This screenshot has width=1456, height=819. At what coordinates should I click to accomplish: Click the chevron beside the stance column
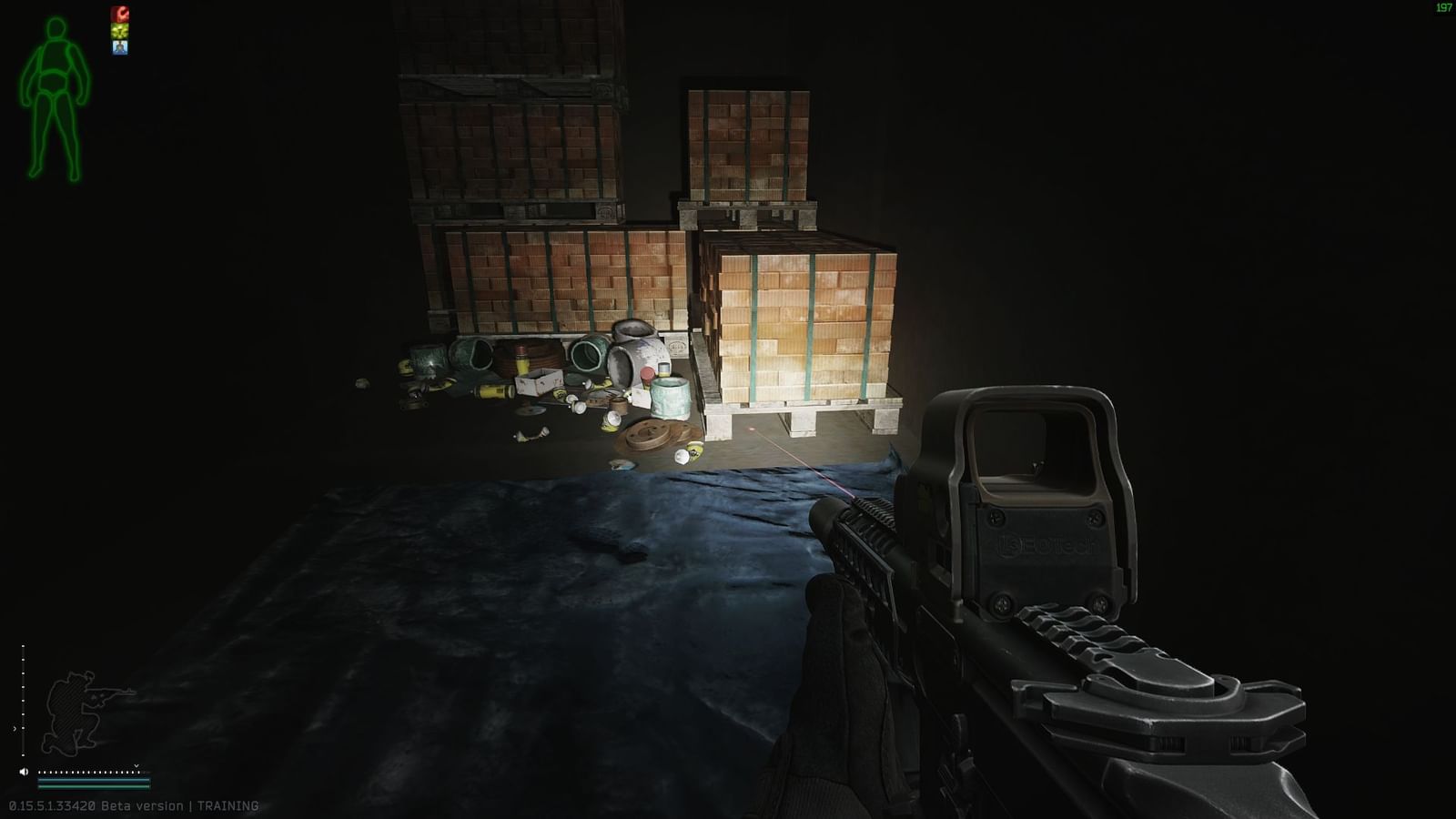coord(15,728)
